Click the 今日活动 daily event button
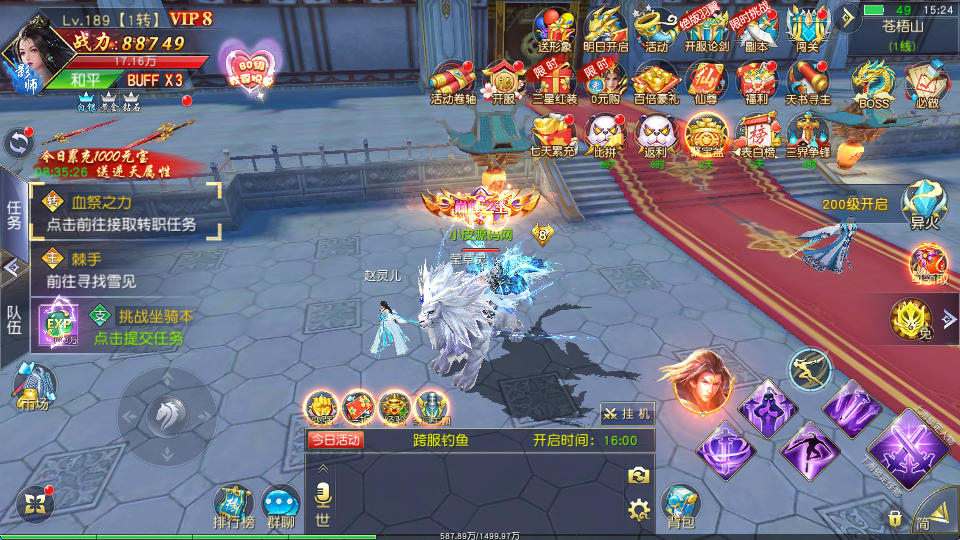Viewport: 960px width, 540px height. 336,440
